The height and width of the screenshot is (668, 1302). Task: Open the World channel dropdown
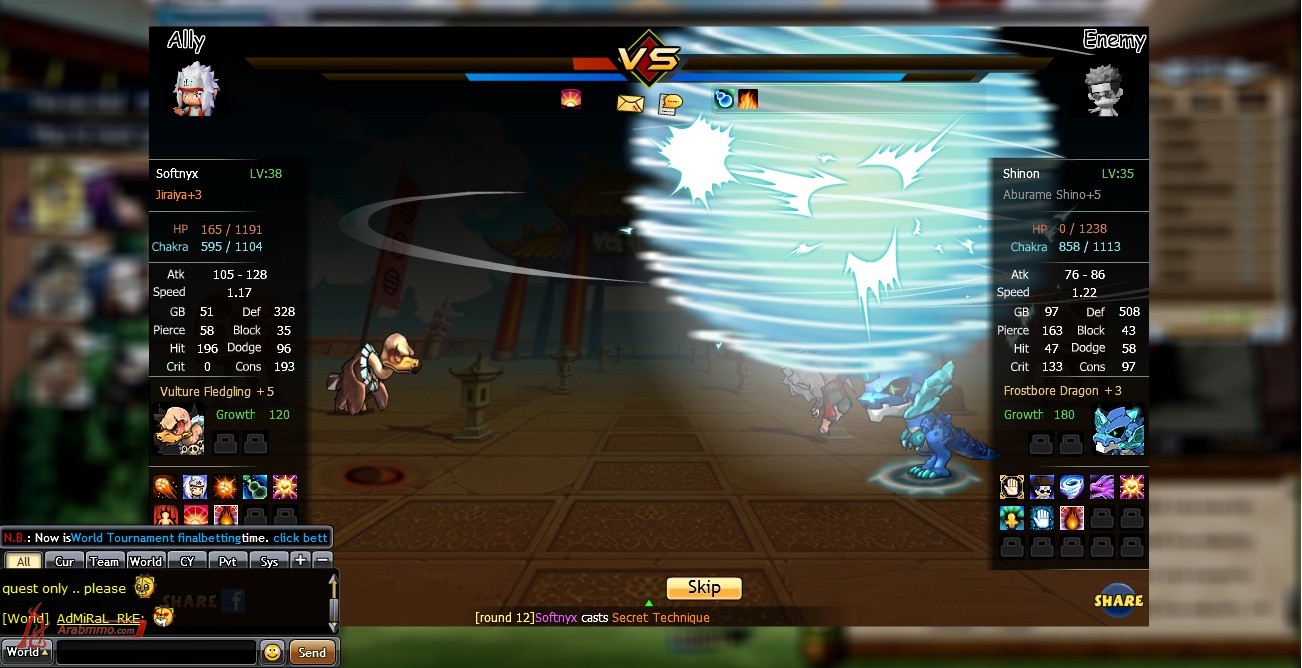[26, 652]
